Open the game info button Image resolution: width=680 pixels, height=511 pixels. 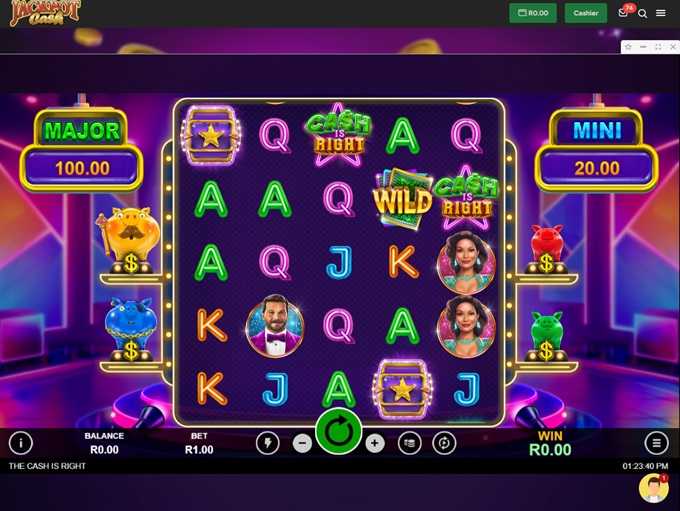20,443
